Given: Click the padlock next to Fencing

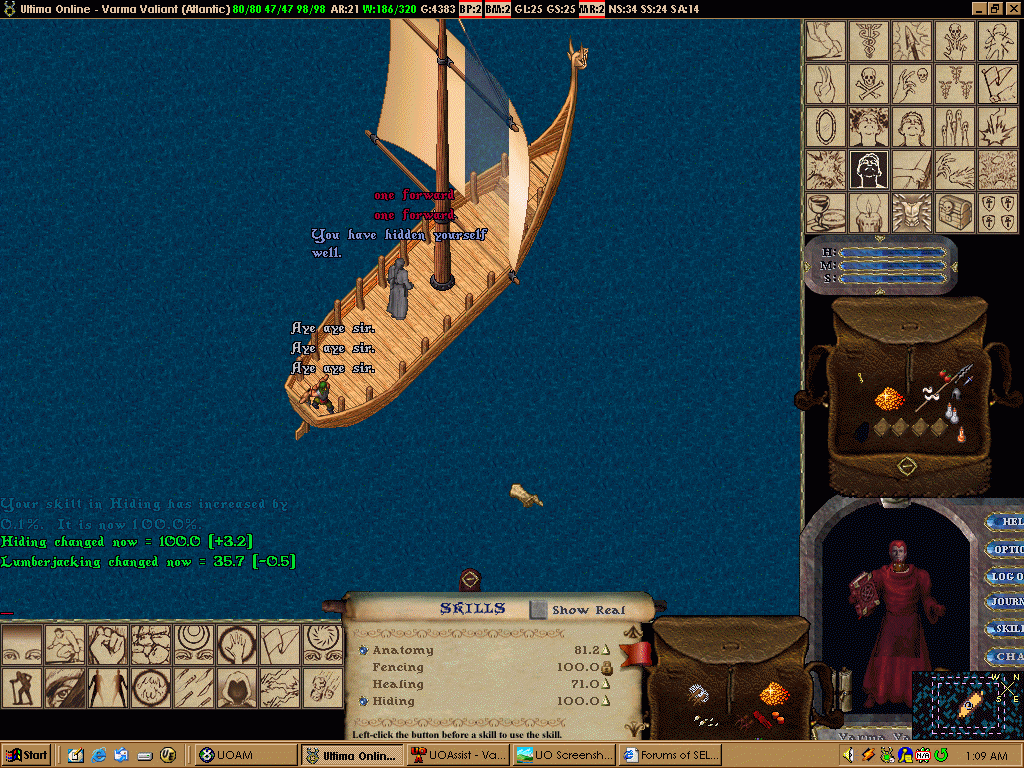Looking at the screenshot, I should pyautogui.click(x=606, y=667).
